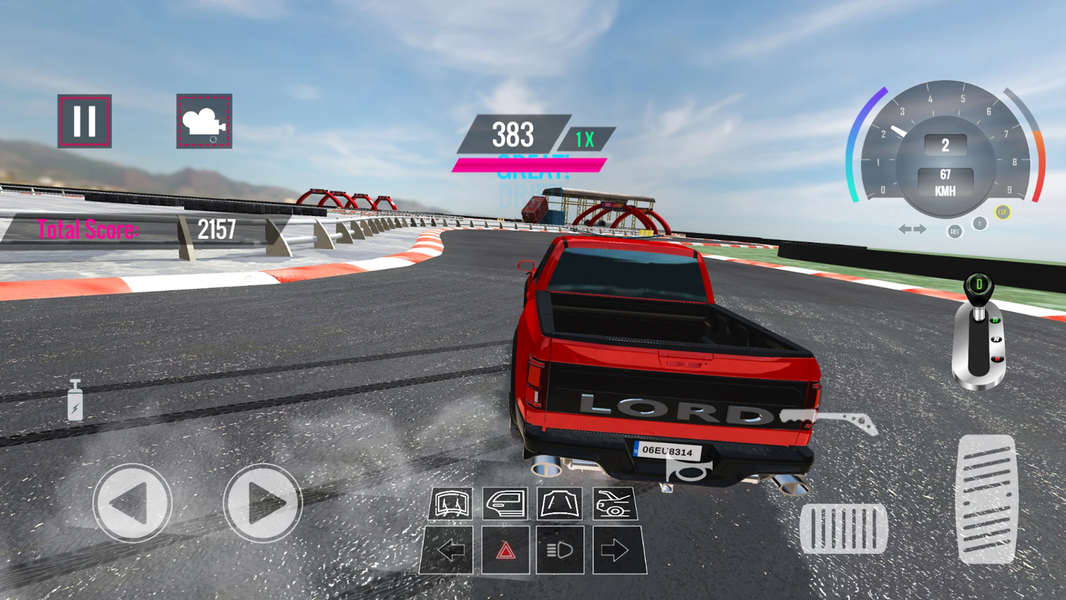Step on the gas pedal
This screenshot has height=600, width=1066.
point(986,498)
